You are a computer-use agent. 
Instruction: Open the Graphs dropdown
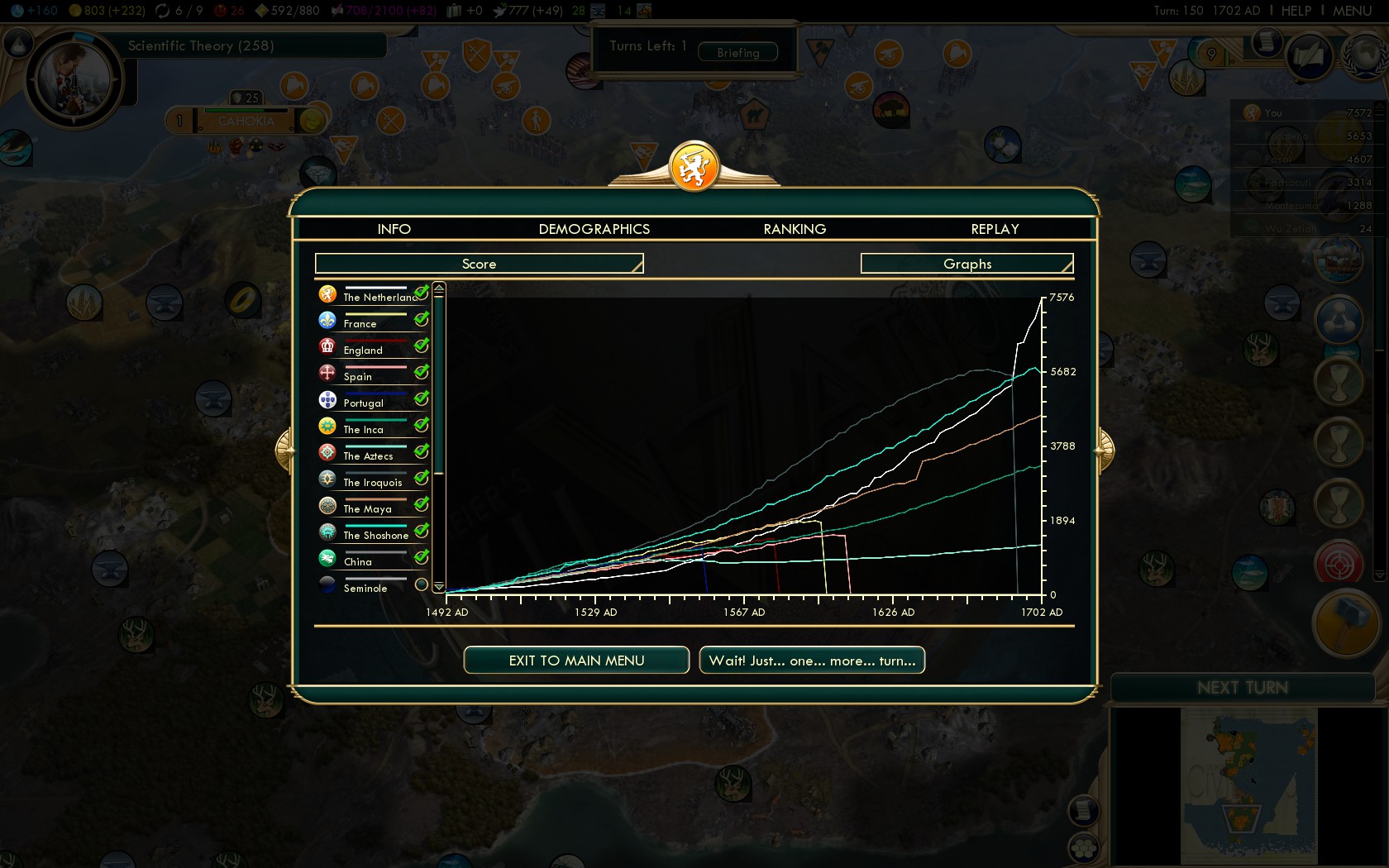tap(967, 264)
